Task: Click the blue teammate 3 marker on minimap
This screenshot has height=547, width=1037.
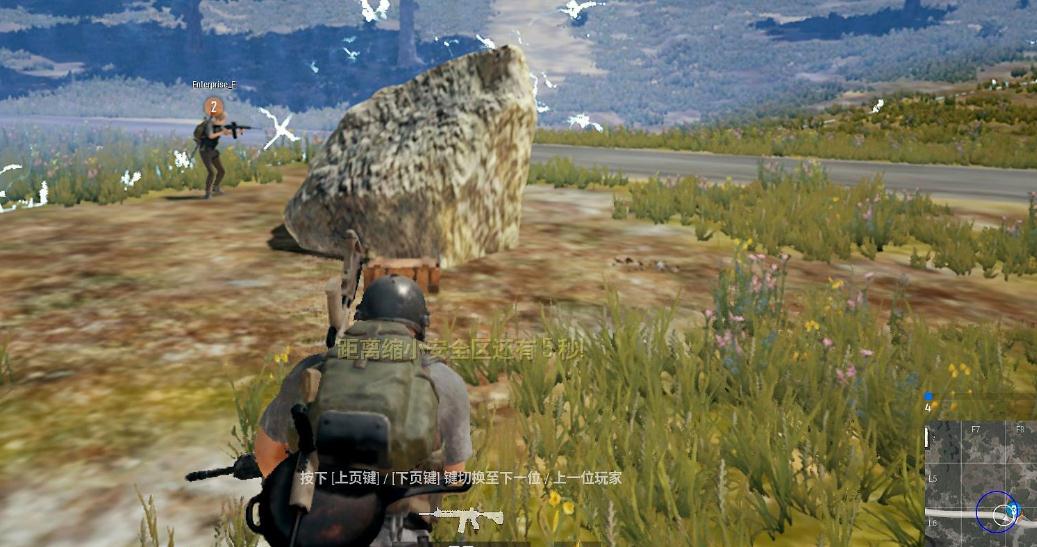Action: click(x=1012, y=511)
